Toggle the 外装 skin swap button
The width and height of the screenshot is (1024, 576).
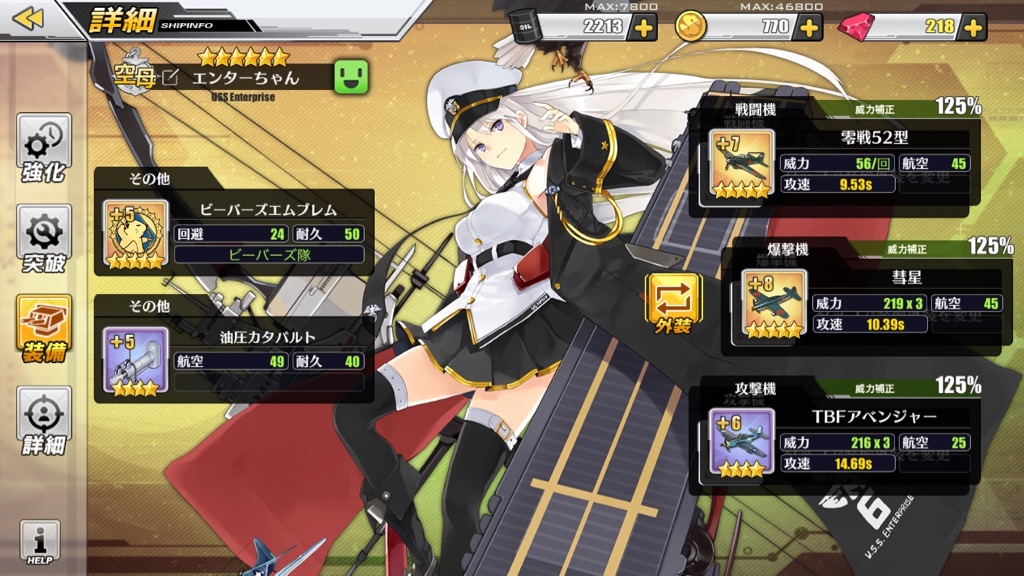673,299
